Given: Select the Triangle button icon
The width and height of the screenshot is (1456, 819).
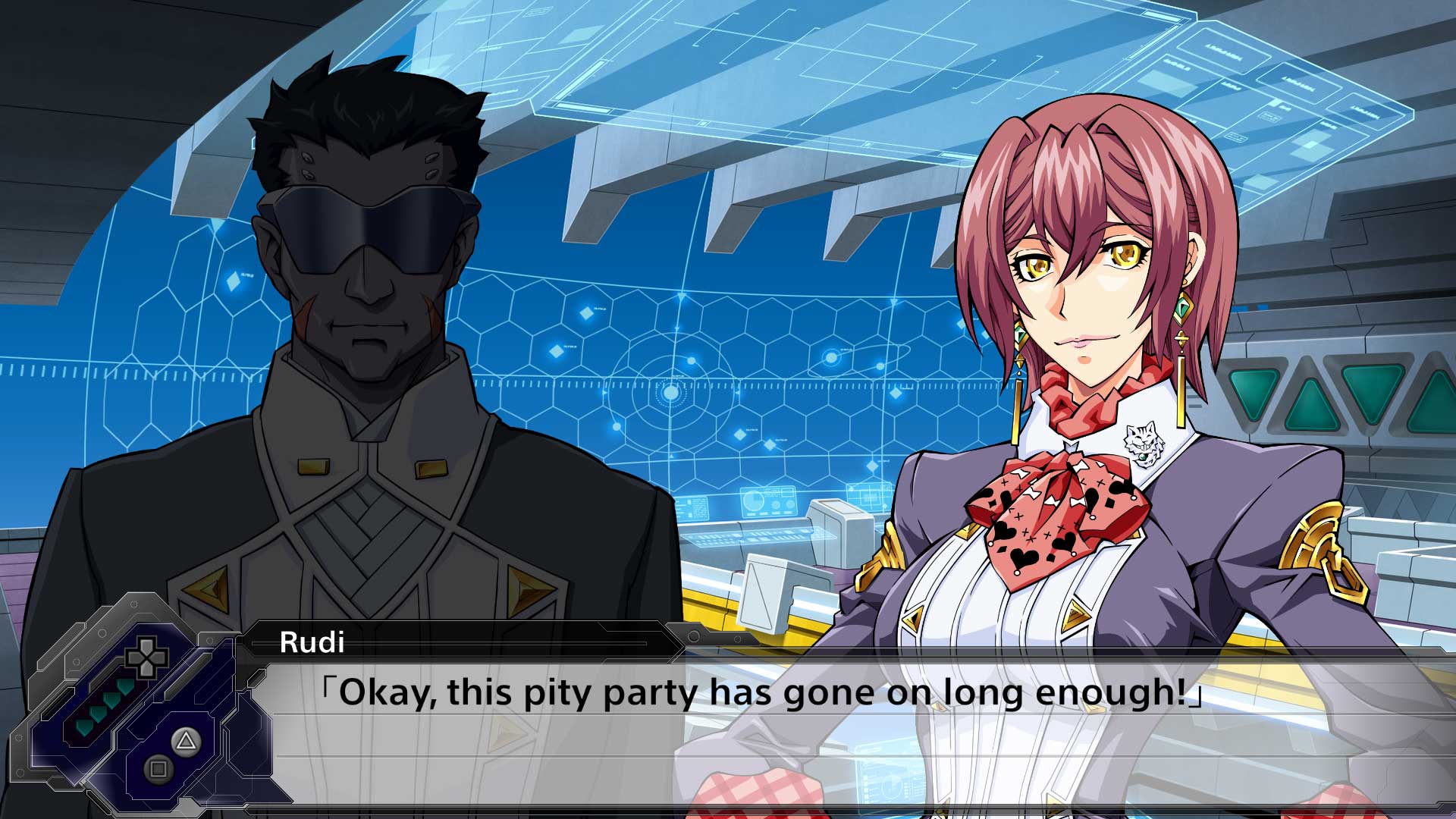Looking at the screenshot, I should coord(185,742).
